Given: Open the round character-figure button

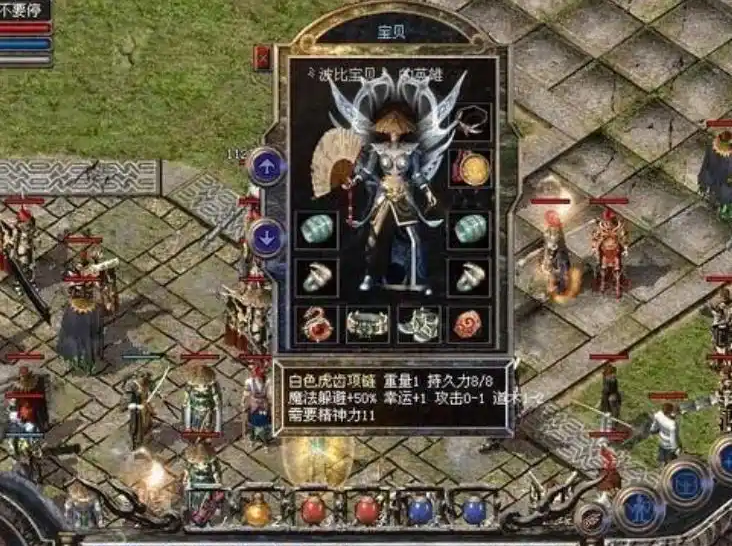Looking at the screenshot, I should coord(638,508).
